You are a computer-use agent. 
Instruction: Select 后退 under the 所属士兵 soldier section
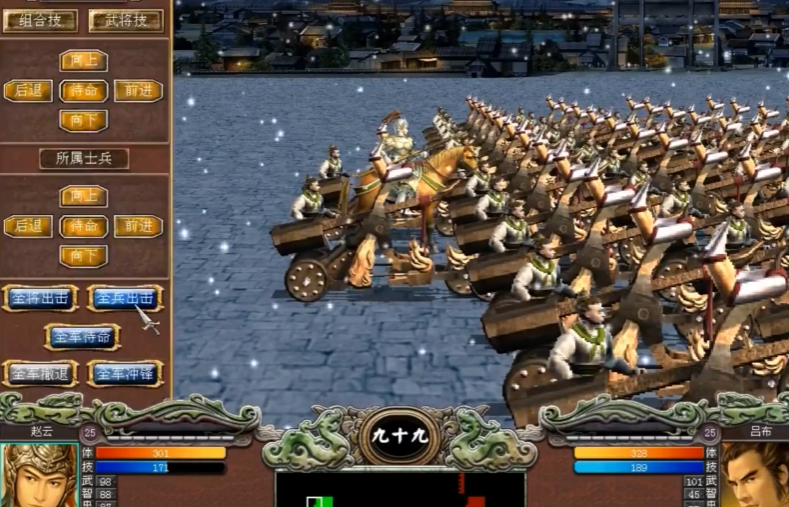click(x=28, y=227)
